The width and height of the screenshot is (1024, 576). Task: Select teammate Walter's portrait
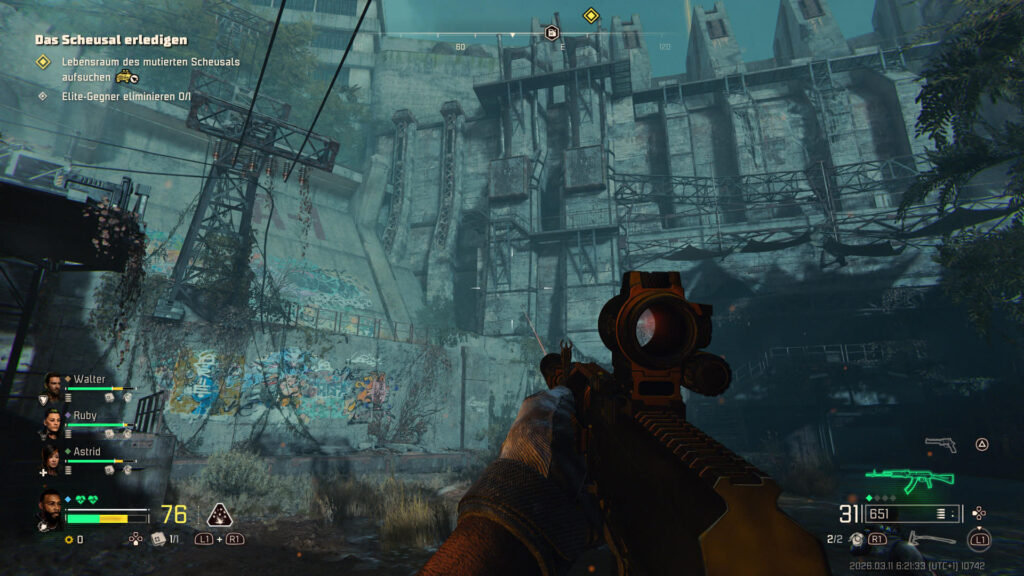[x=53, y=382]
